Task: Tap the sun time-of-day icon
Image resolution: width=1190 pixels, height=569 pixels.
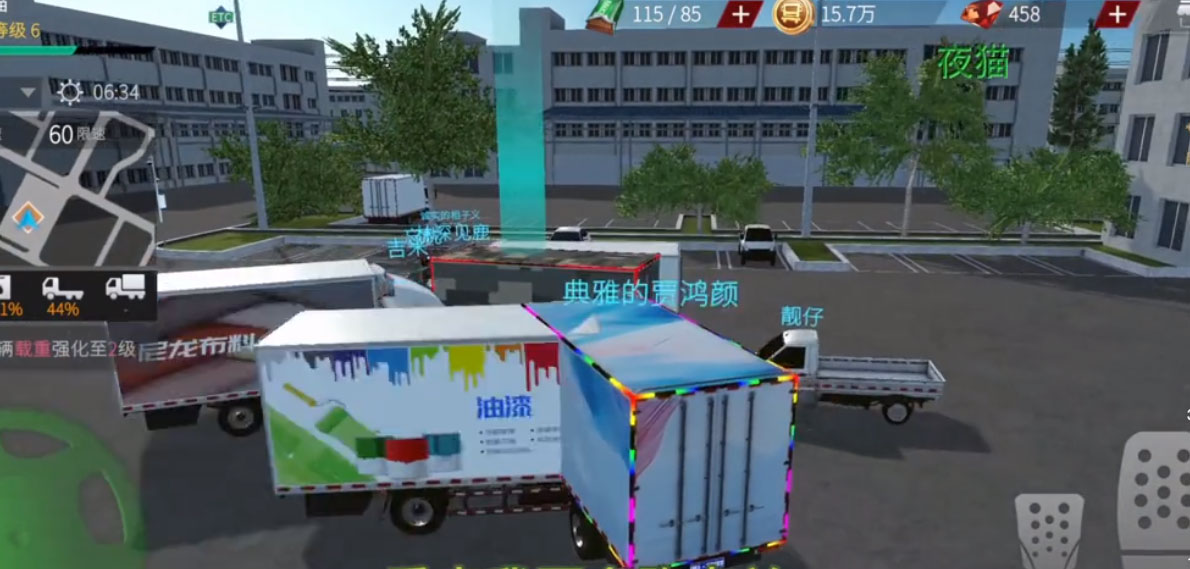Action: tap(70, 93)
